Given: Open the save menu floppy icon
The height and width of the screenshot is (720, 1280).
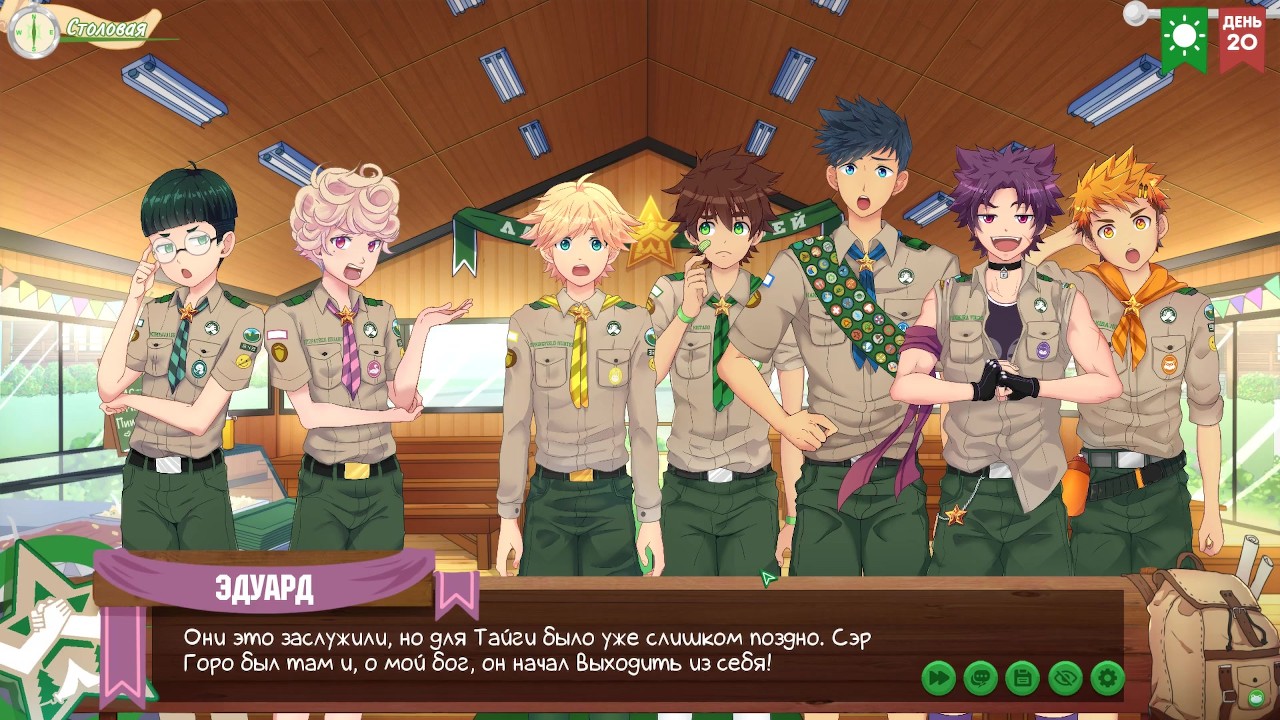Looking at the screenshot, I should tap(1023, 679).
